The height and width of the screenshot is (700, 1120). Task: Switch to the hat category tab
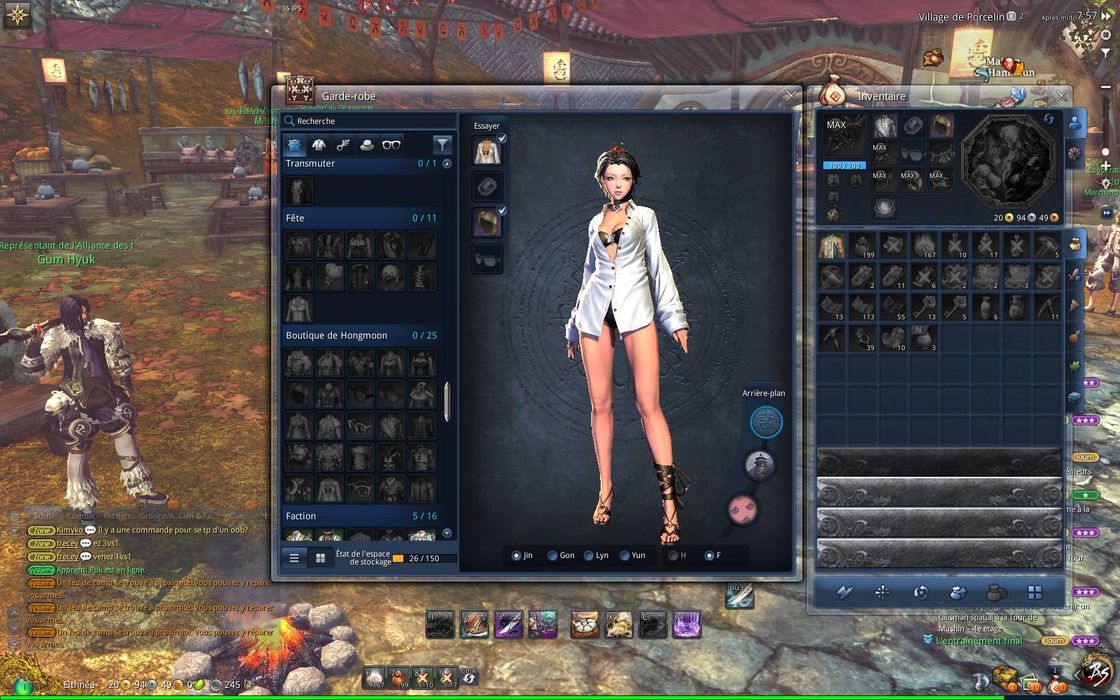[367, 145]
